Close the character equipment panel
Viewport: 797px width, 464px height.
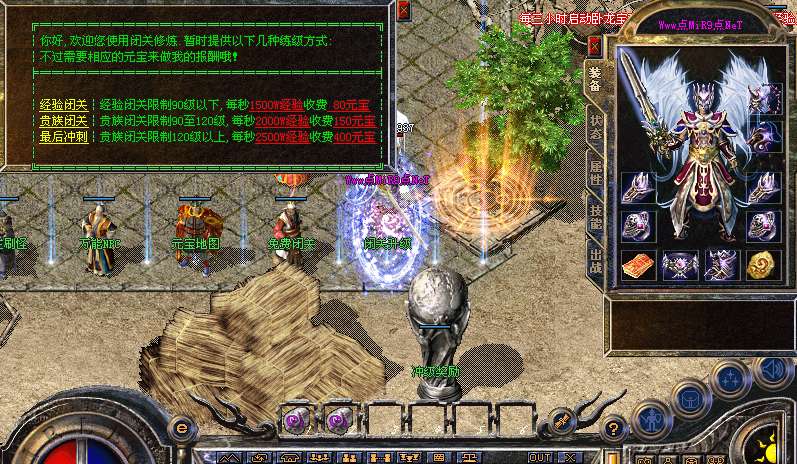coord(595,46)
